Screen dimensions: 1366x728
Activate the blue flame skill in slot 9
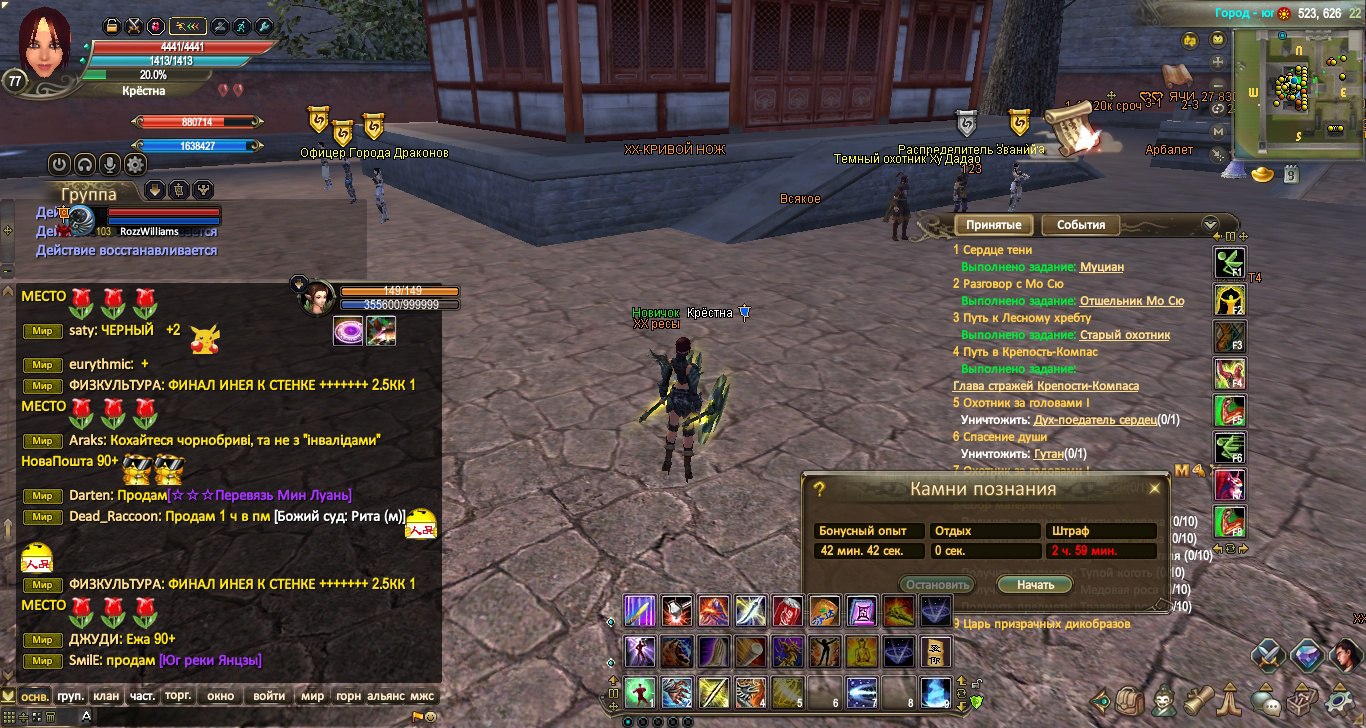pyautogui.click(x=935, y=691)
